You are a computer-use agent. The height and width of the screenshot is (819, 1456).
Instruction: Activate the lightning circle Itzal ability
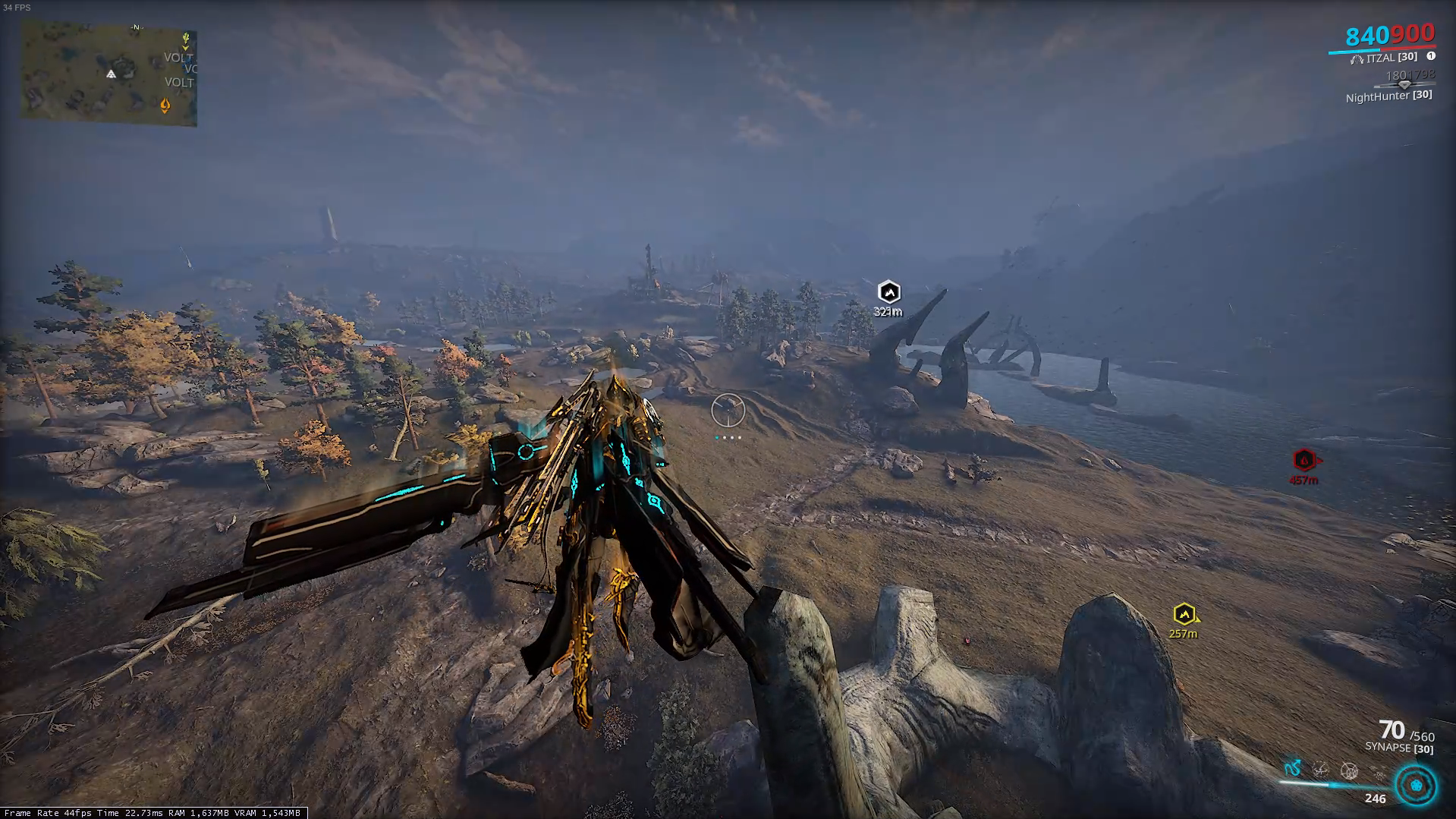(x=1321, y=770)
